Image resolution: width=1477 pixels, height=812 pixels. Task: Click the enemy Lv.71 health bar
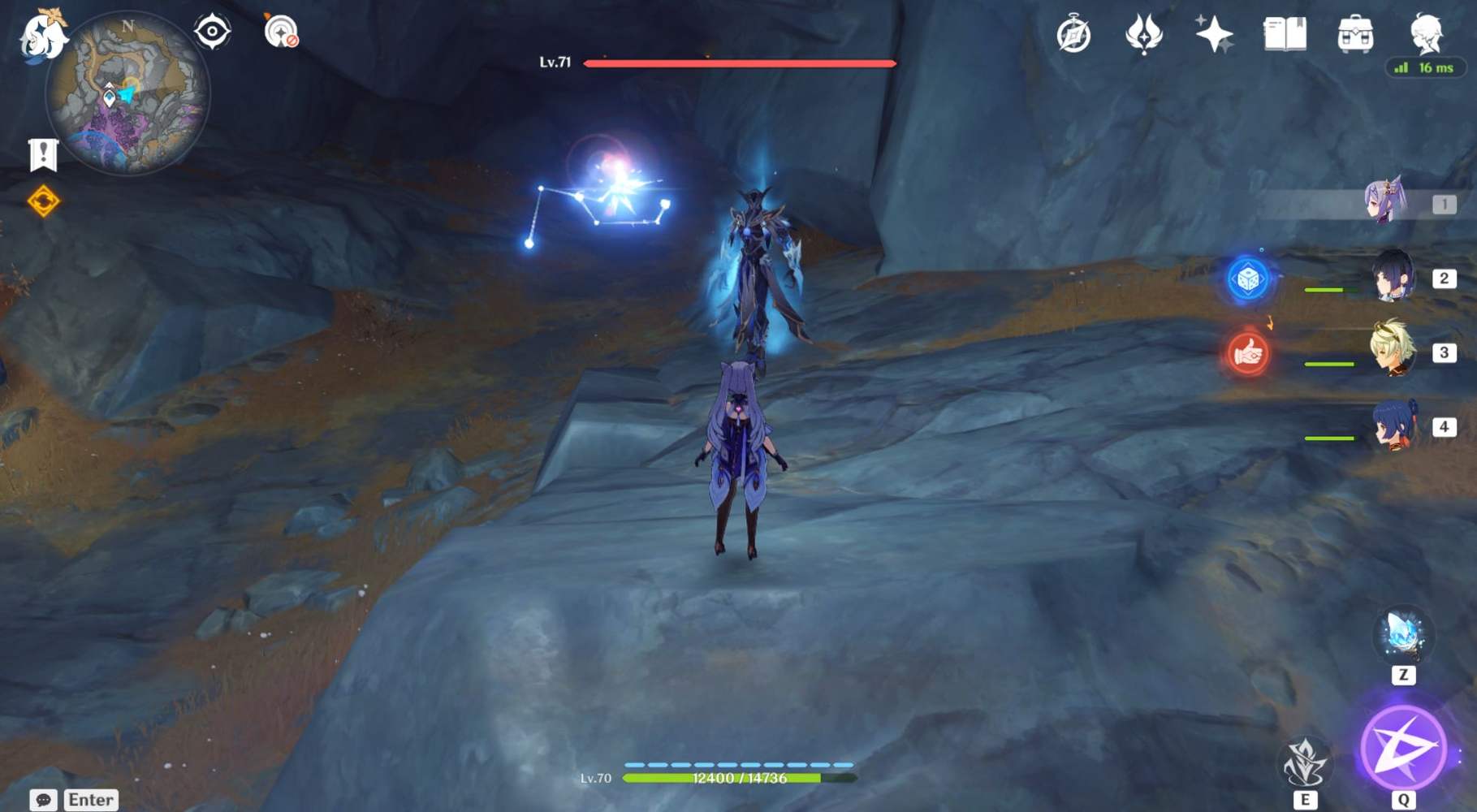739,64
